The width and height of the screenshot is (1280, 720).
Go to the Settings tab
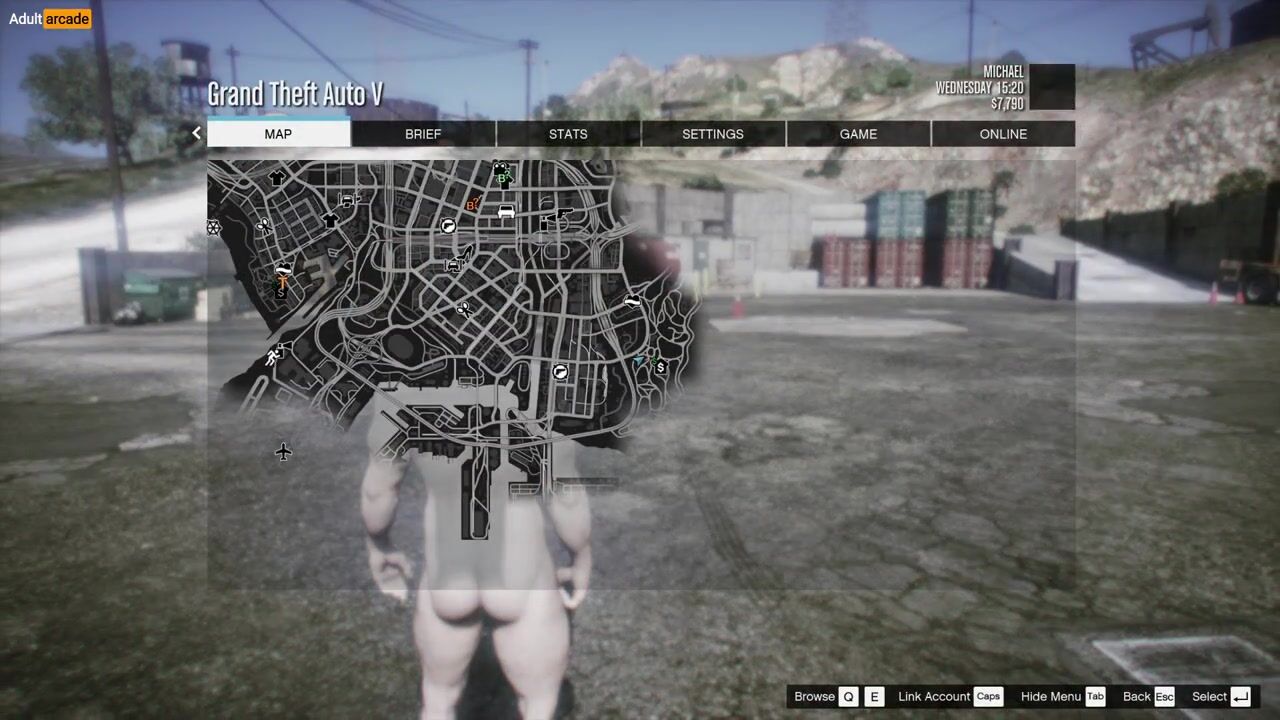point(713,134)
